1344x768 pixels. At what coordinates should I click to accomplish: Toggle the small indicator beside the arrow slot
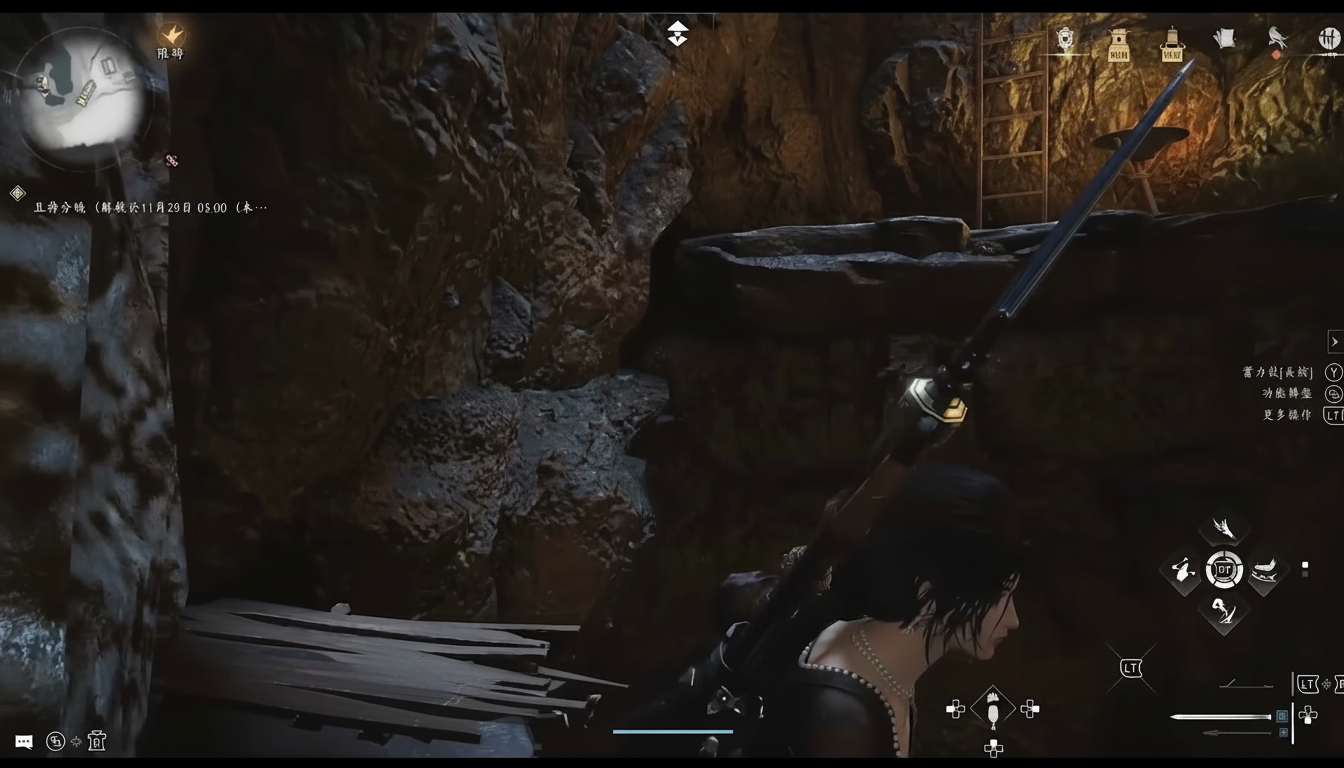[1283, 733]
